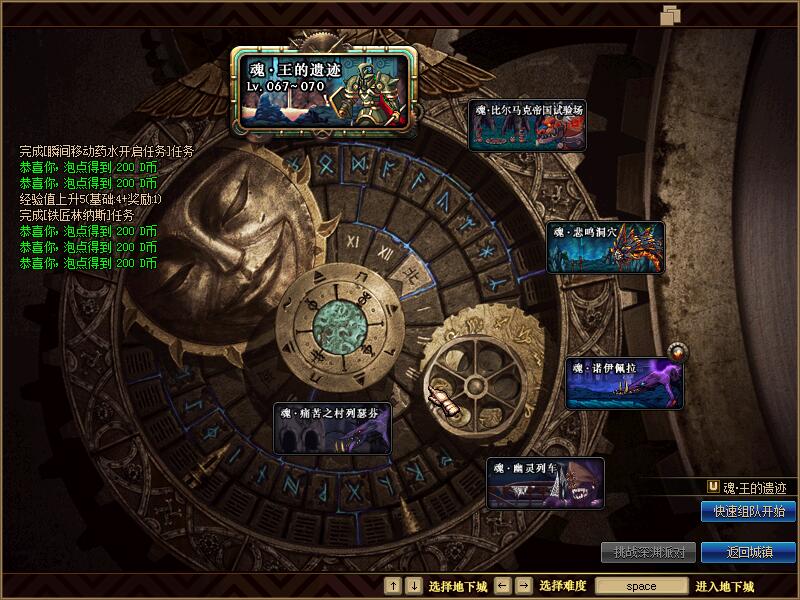The image size is (800, 600).
Task: Start quick party with 快速组队开始
Action: click(748, 511)
